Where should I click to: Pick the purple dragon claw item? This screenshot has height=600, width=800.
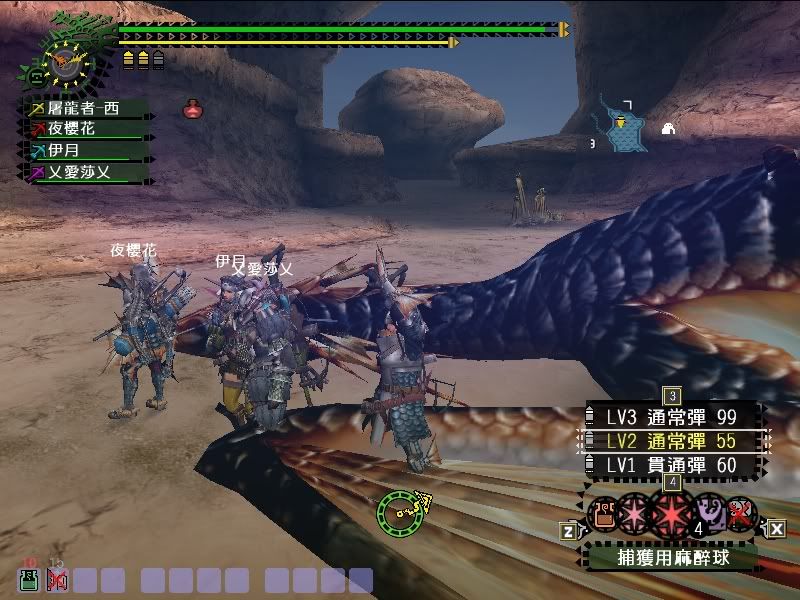pyautogui.click(x=710, y=513)
